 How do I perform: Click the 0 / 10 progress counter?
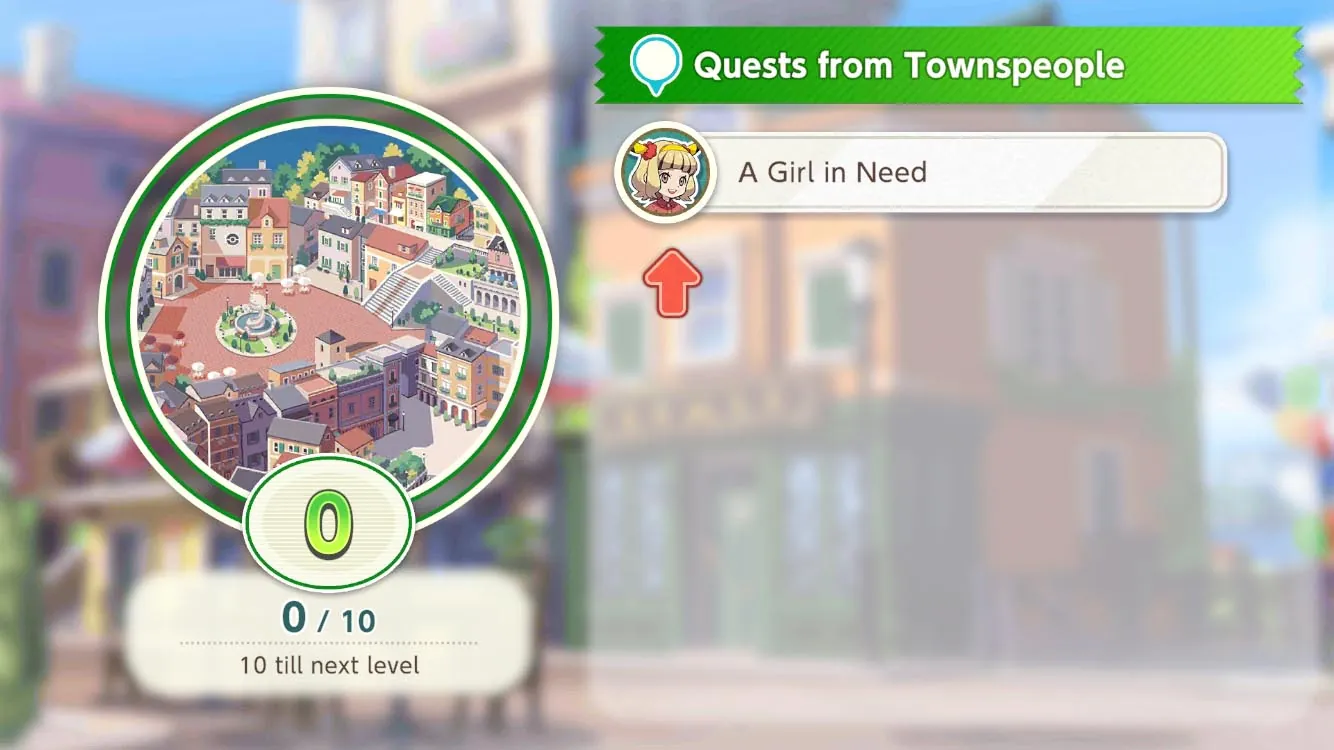[329, 619]
